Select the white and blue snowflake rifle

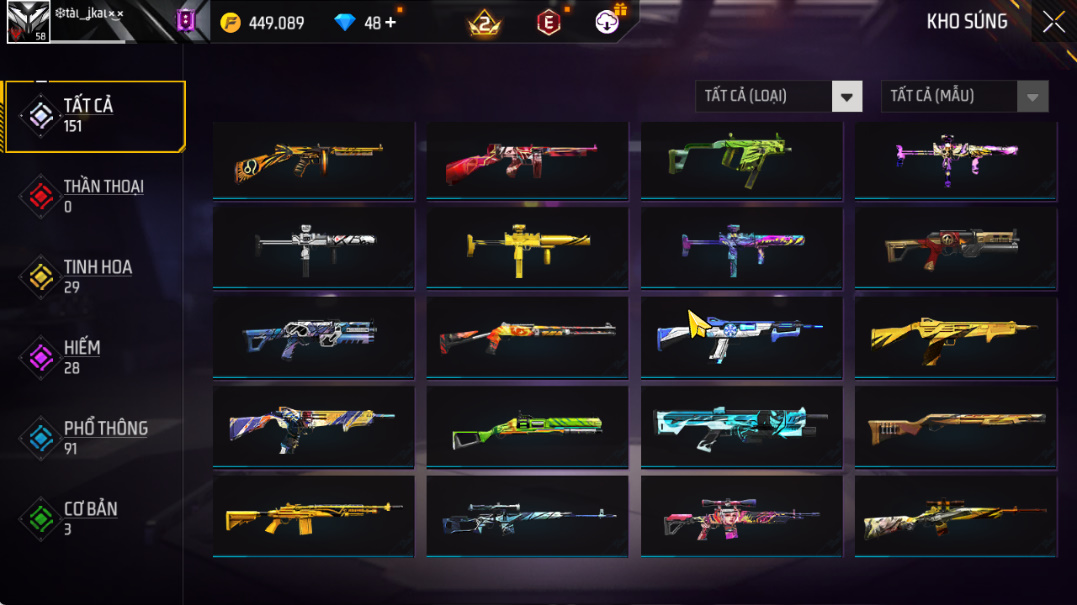(741, 337)
